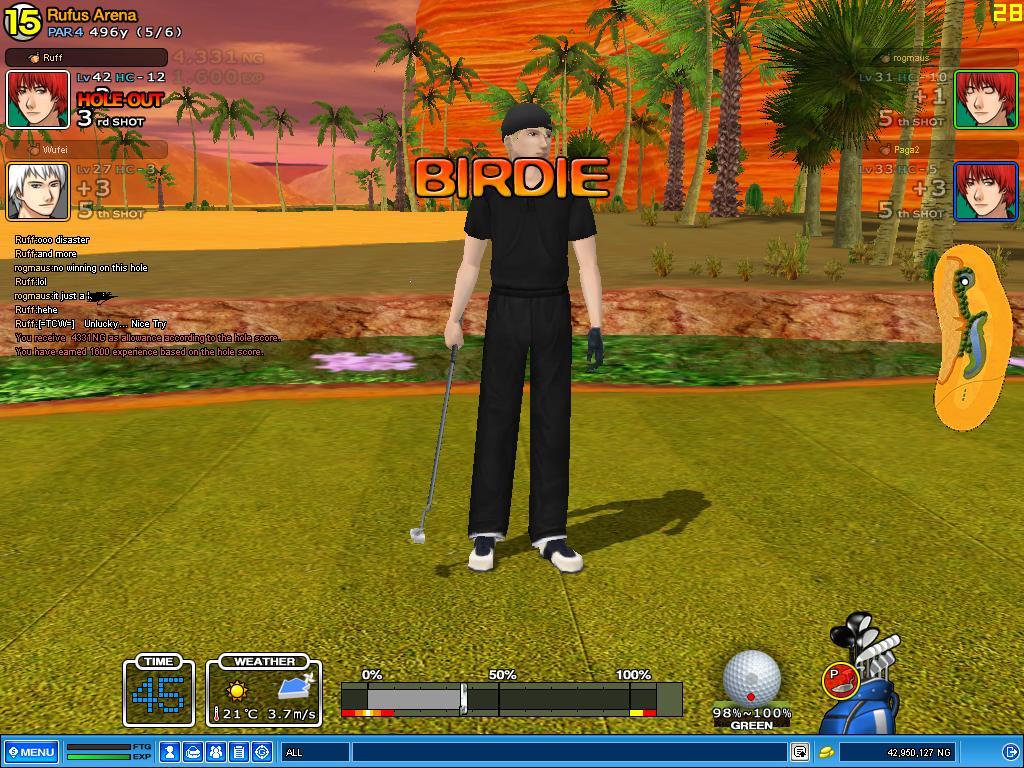Select Wufei's white-haired portrait
Screen dimensions: 1024x768
point(38,191)
